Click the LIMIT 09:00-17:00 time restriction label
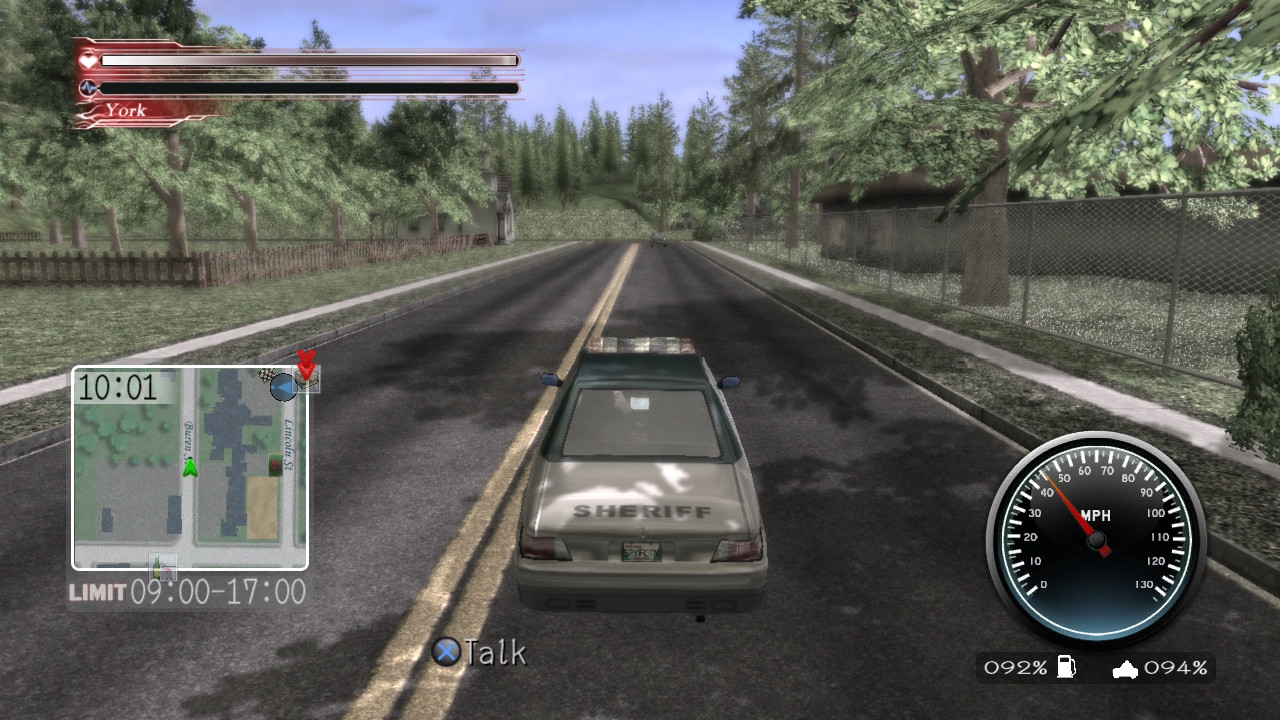 [x=186, y=593]
